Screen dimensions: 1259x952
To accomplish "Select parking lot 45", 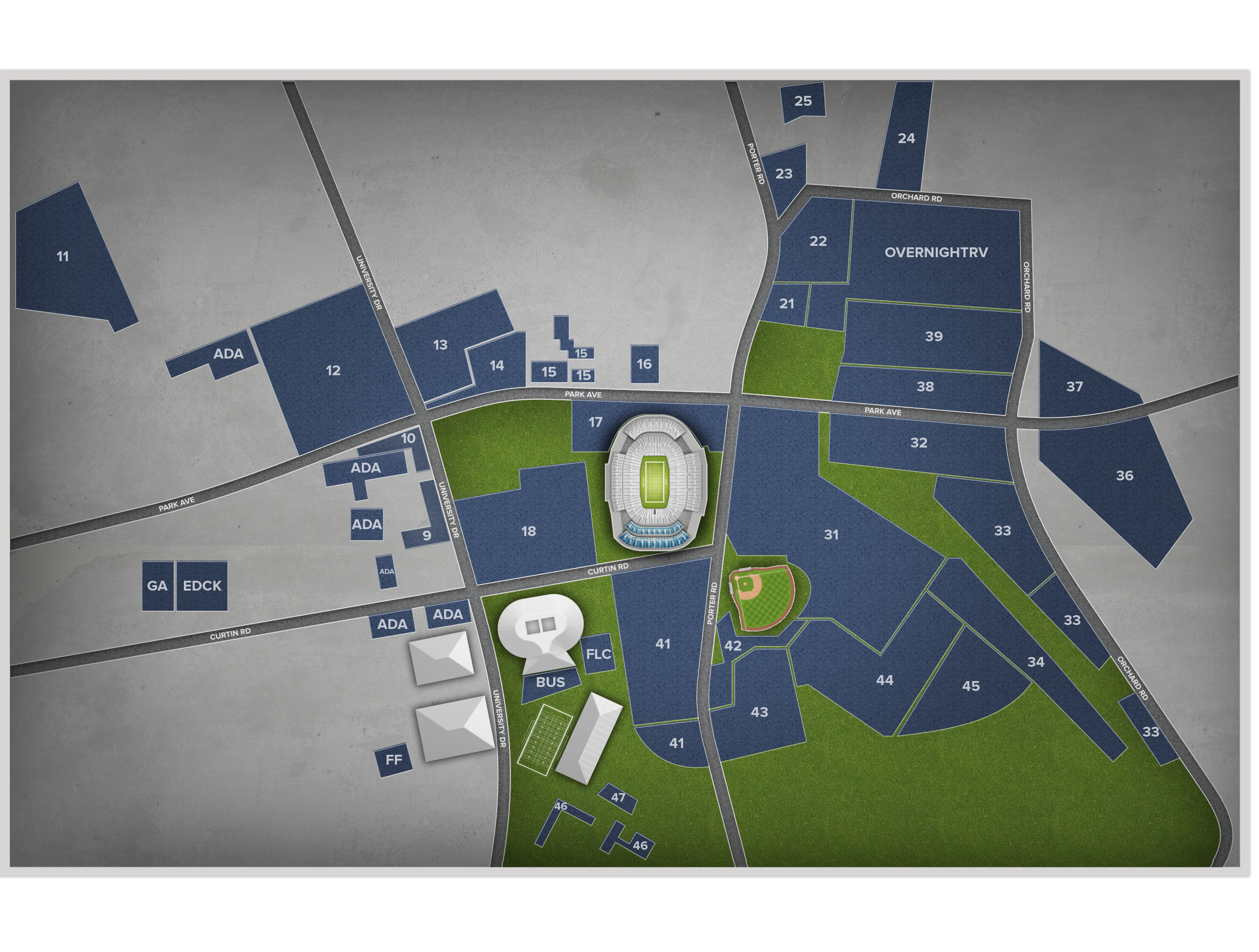I will tap(970, 686).
